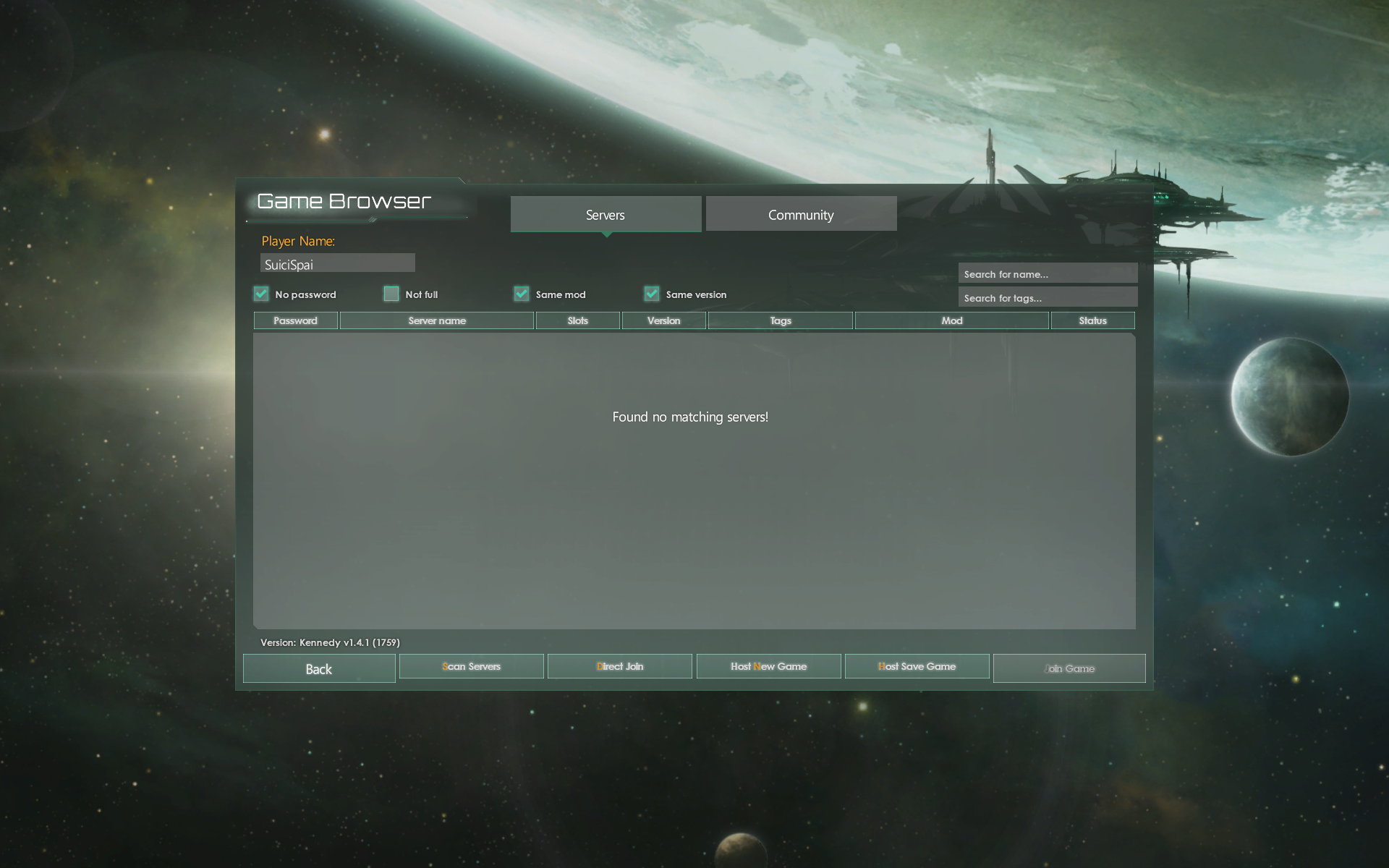
Task: Switch to the Servers tab
Action: coord(605,214)
